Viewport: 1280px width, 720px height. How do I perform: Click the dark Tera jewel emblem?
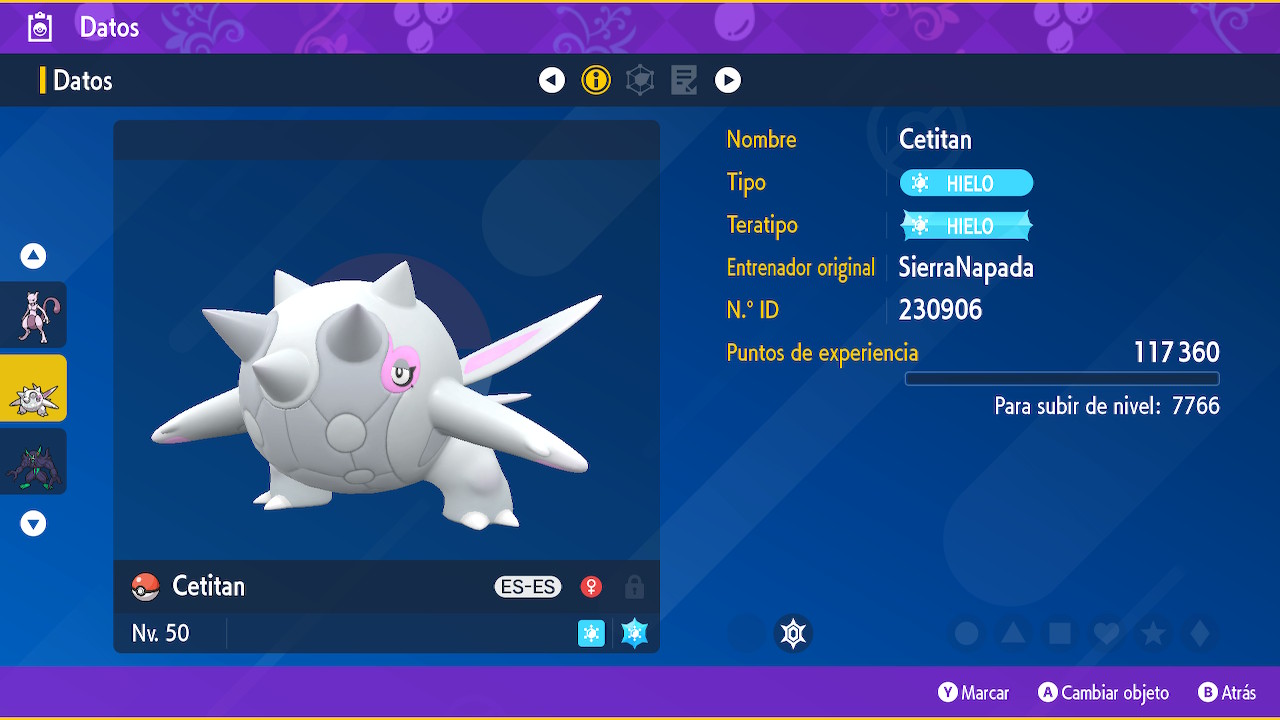coord(793,633)
